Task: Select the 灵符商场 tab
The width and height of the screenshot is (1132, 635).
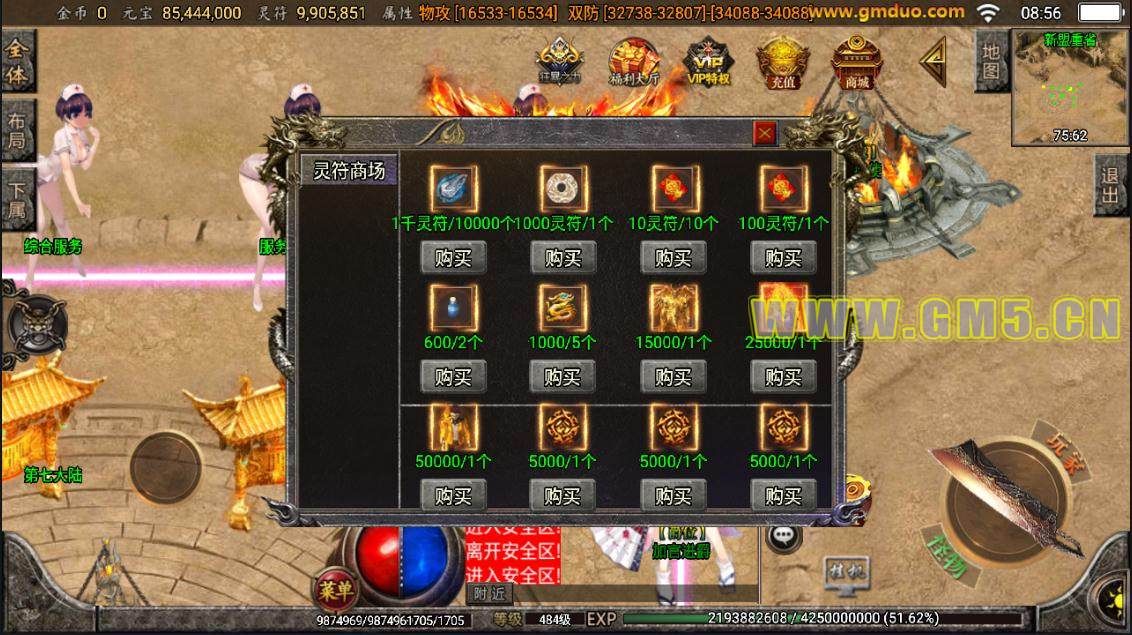Action: click(x=349, y=170)
